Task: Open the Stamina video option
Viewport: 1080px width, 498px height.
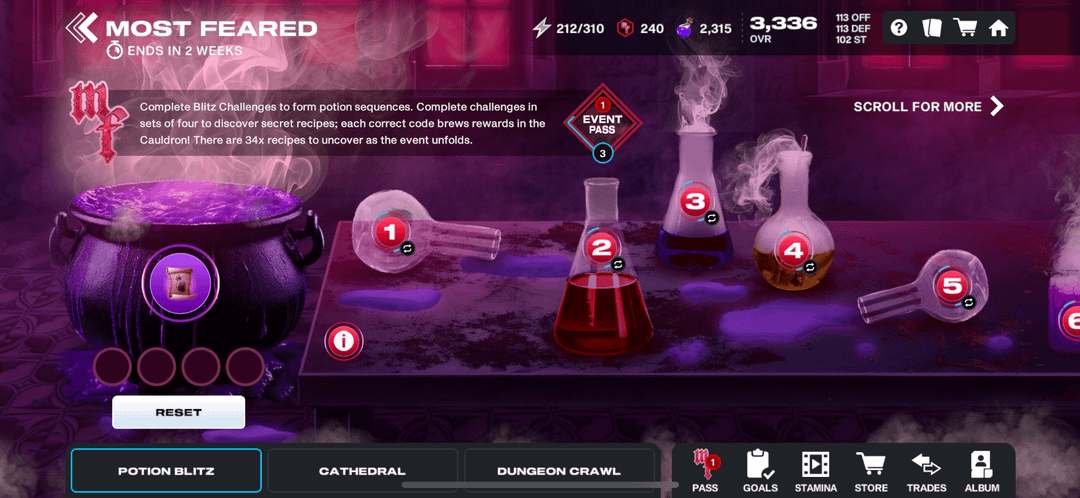Action: (815, 470)
